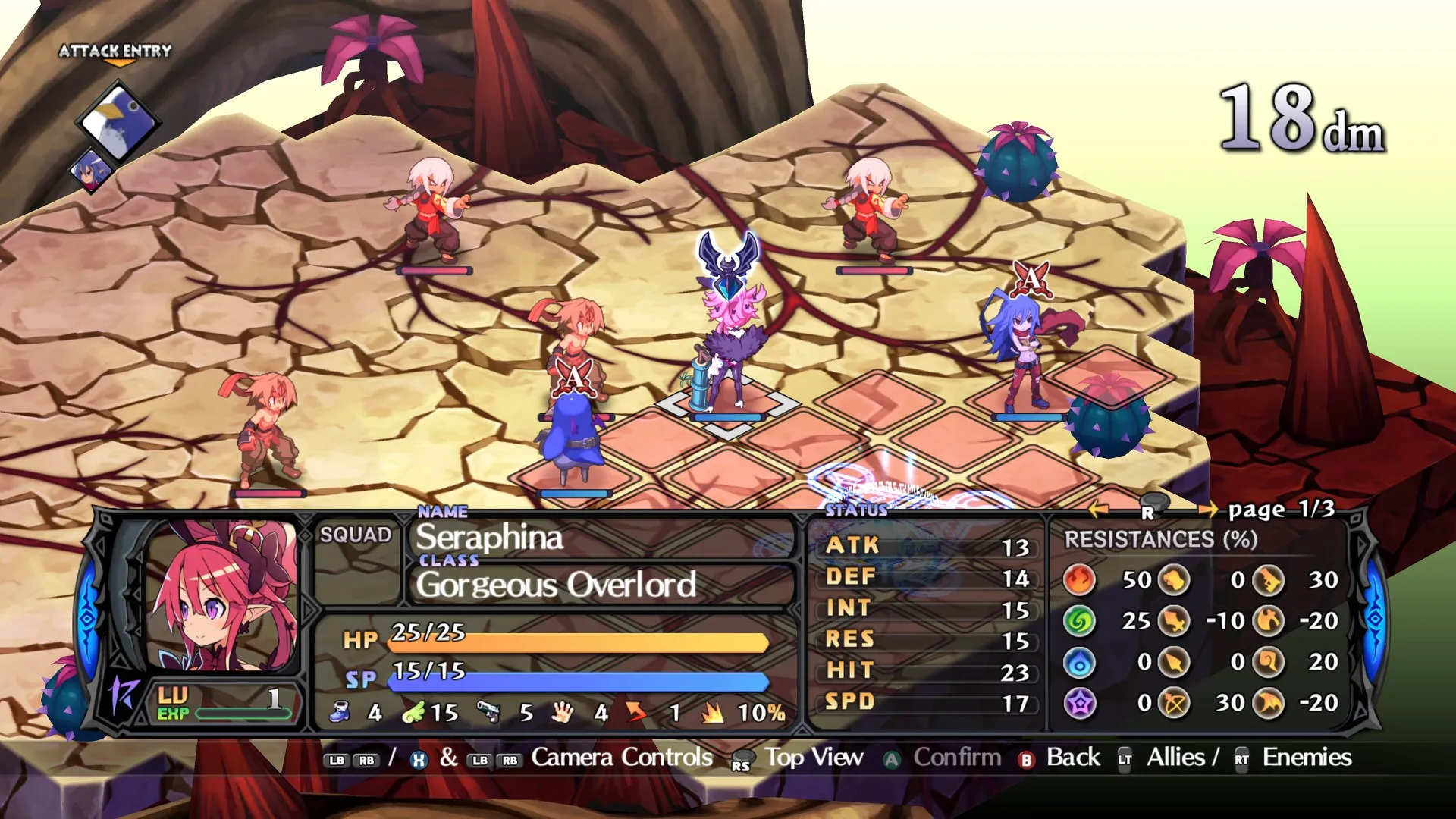
Task: Click the bow weapon resistance icon
Action: (1173, 702)
